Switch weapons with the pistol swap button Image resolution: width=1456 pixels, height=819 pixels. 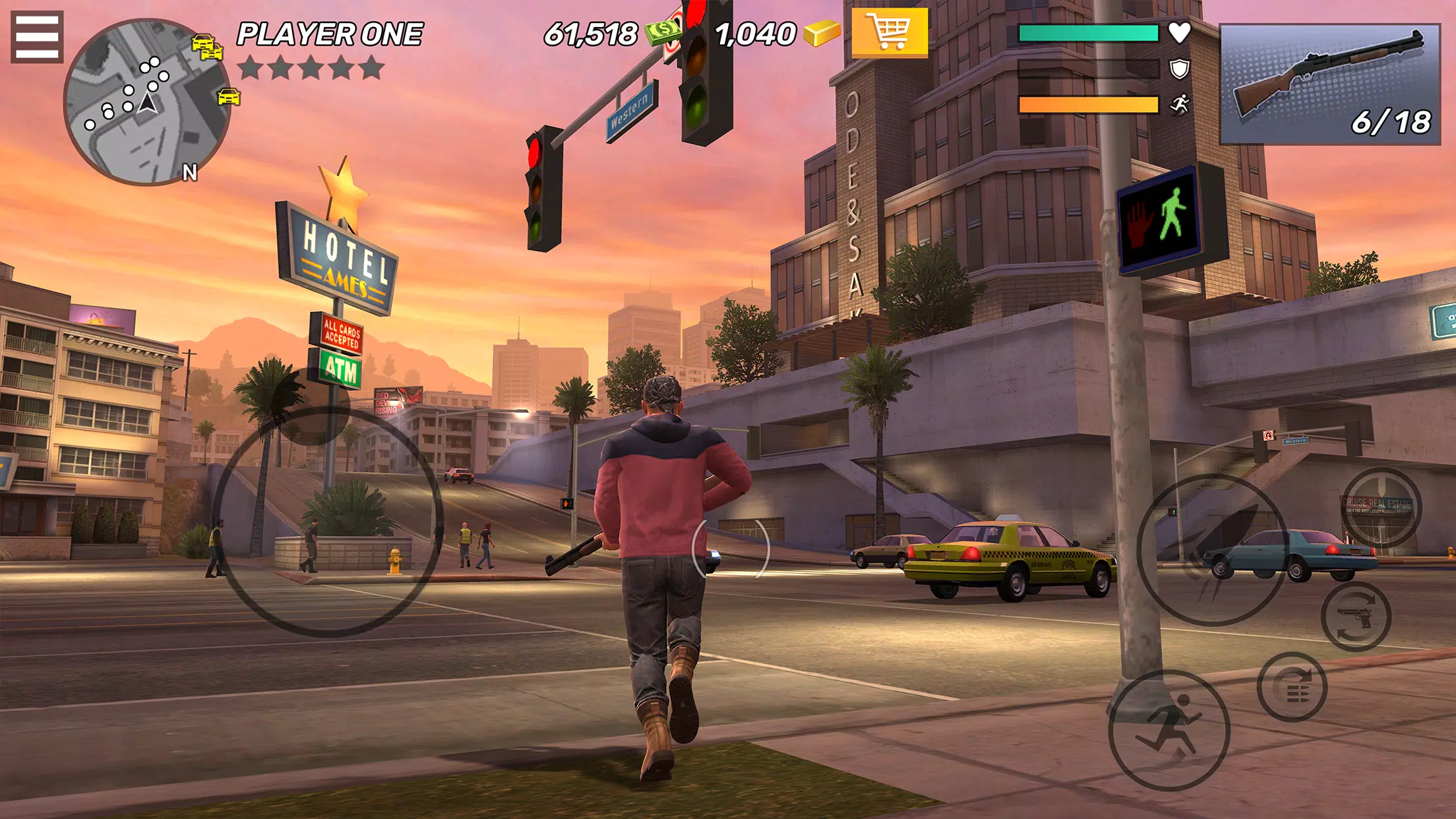[1356, 617]
